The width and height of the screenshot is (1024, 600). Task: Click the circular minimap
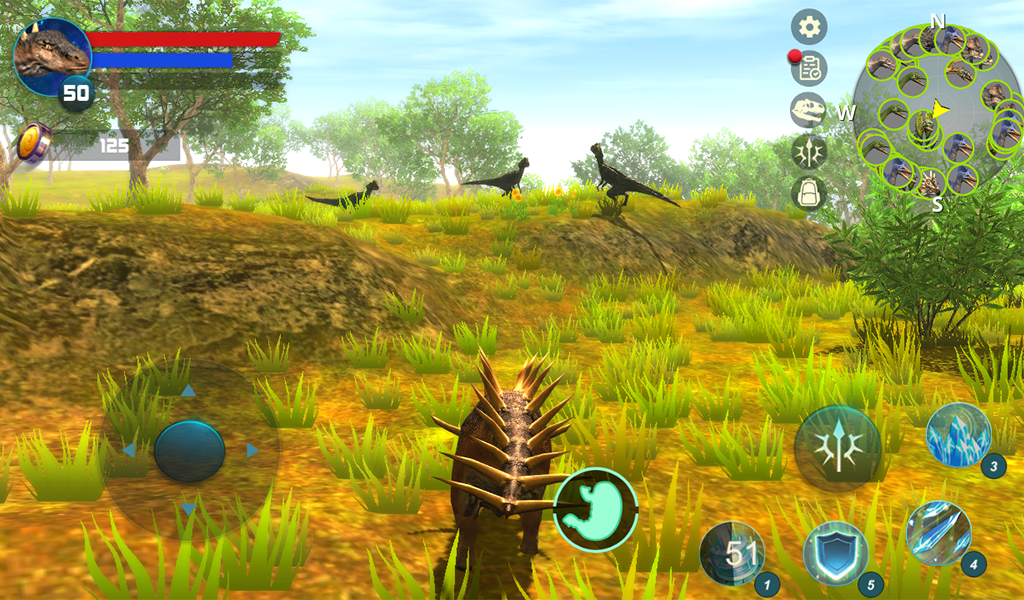(x=937, y=109)
